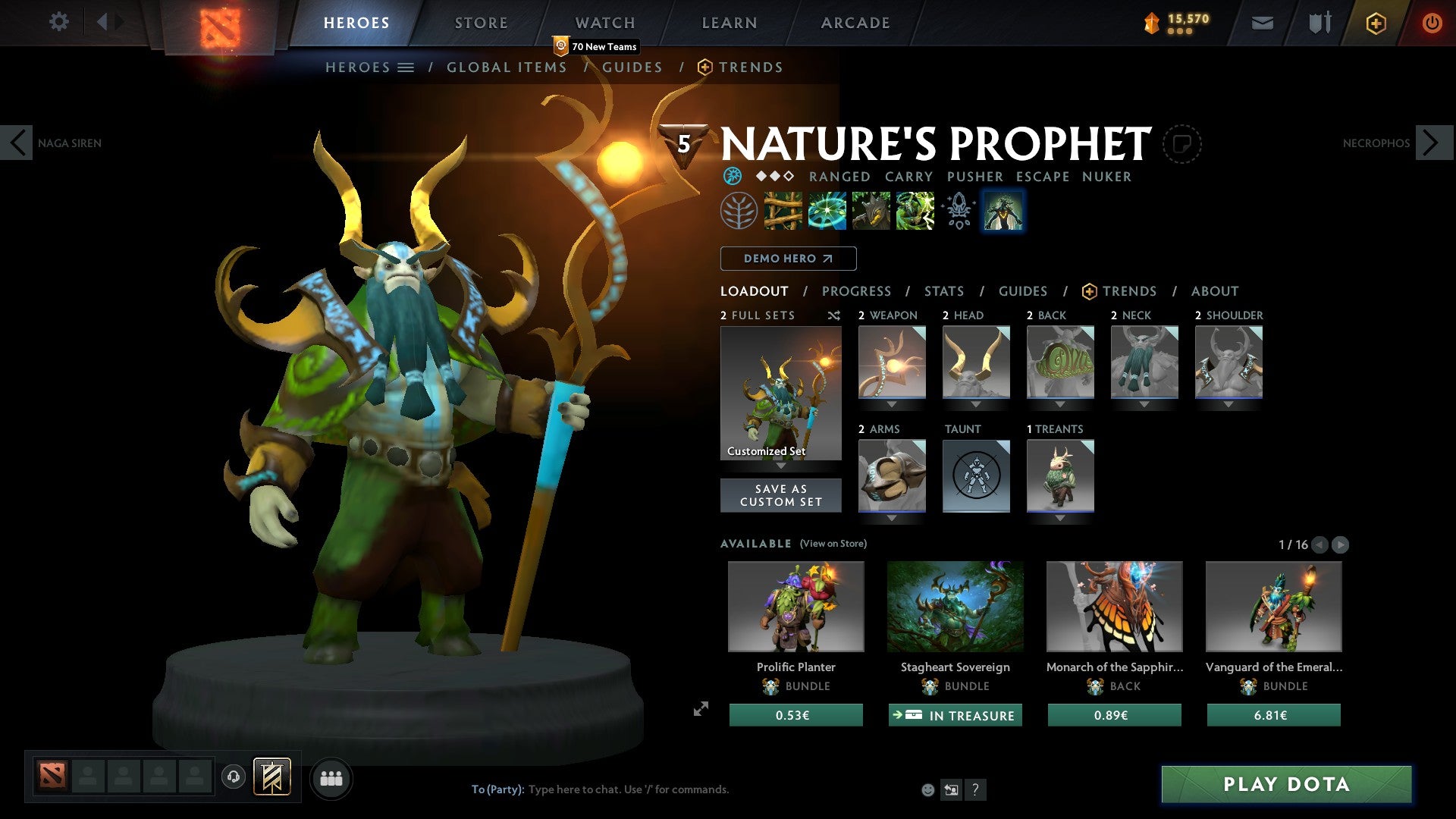Image resolution: width=1456 pixels, height=819 pixels.
Task: Expand the Weapon slot dropdown arrow
Action: coord(893,403)
